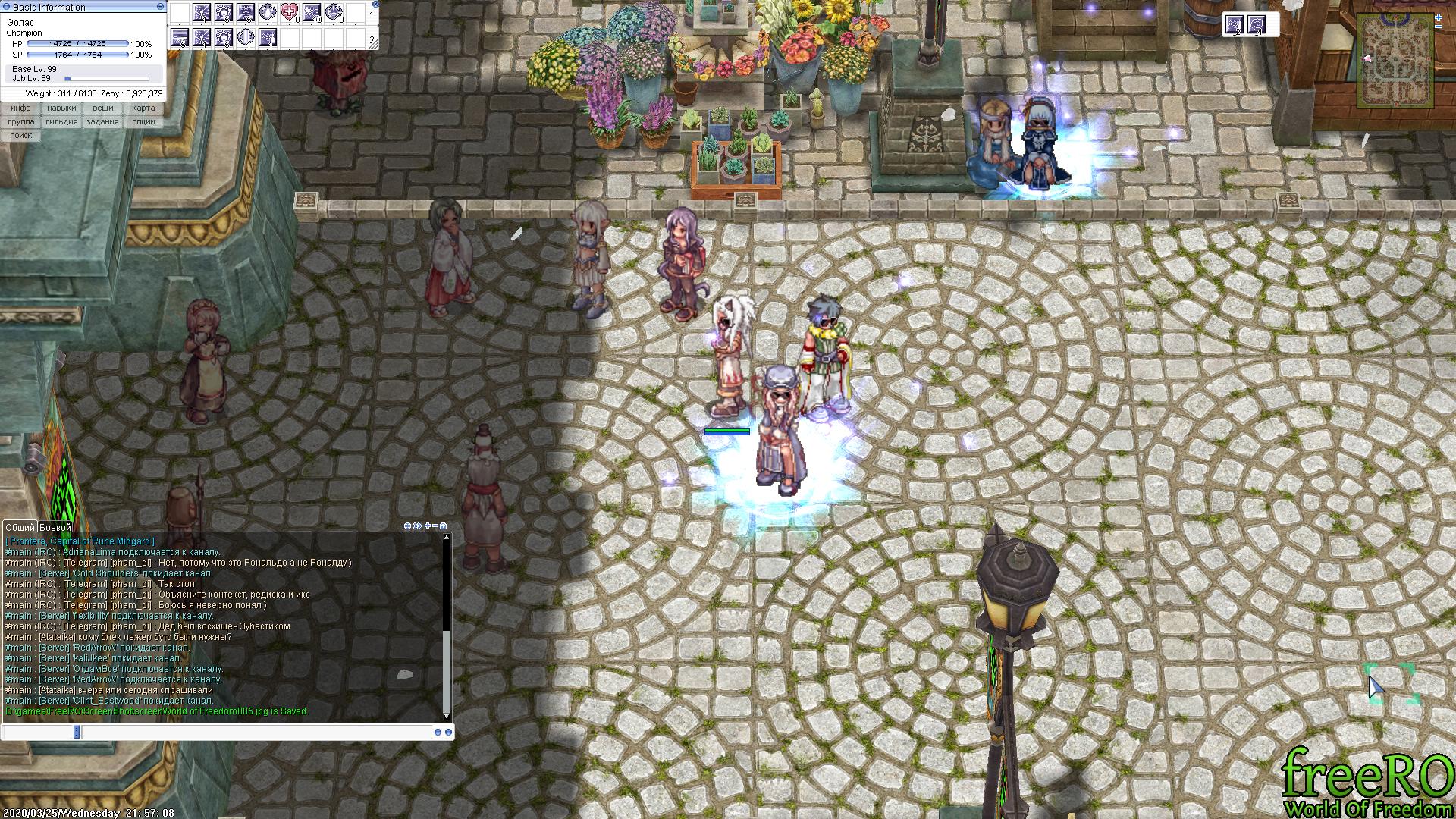Zoom out the minimap with minus button

point(1439,27)
